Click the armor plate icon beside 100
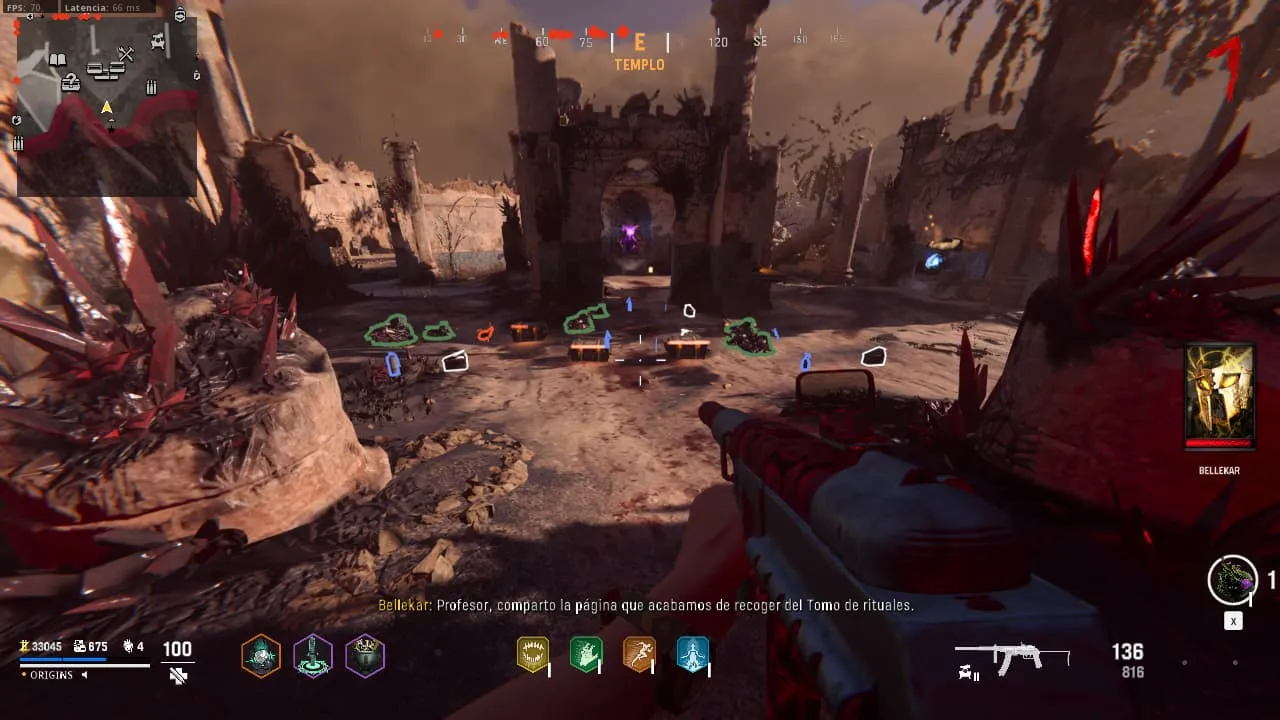1280x720 pixels. click(178, 676)
